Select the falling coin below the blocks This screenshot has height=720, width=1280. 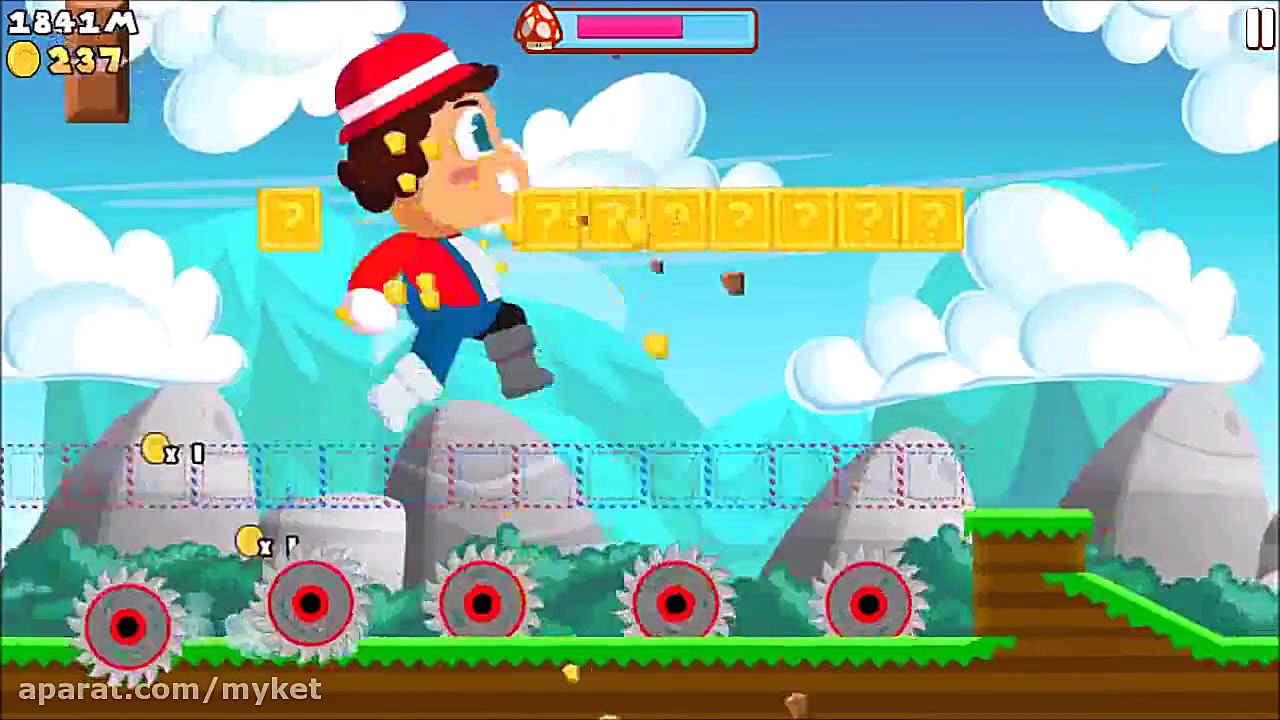[x=655, y=342]
